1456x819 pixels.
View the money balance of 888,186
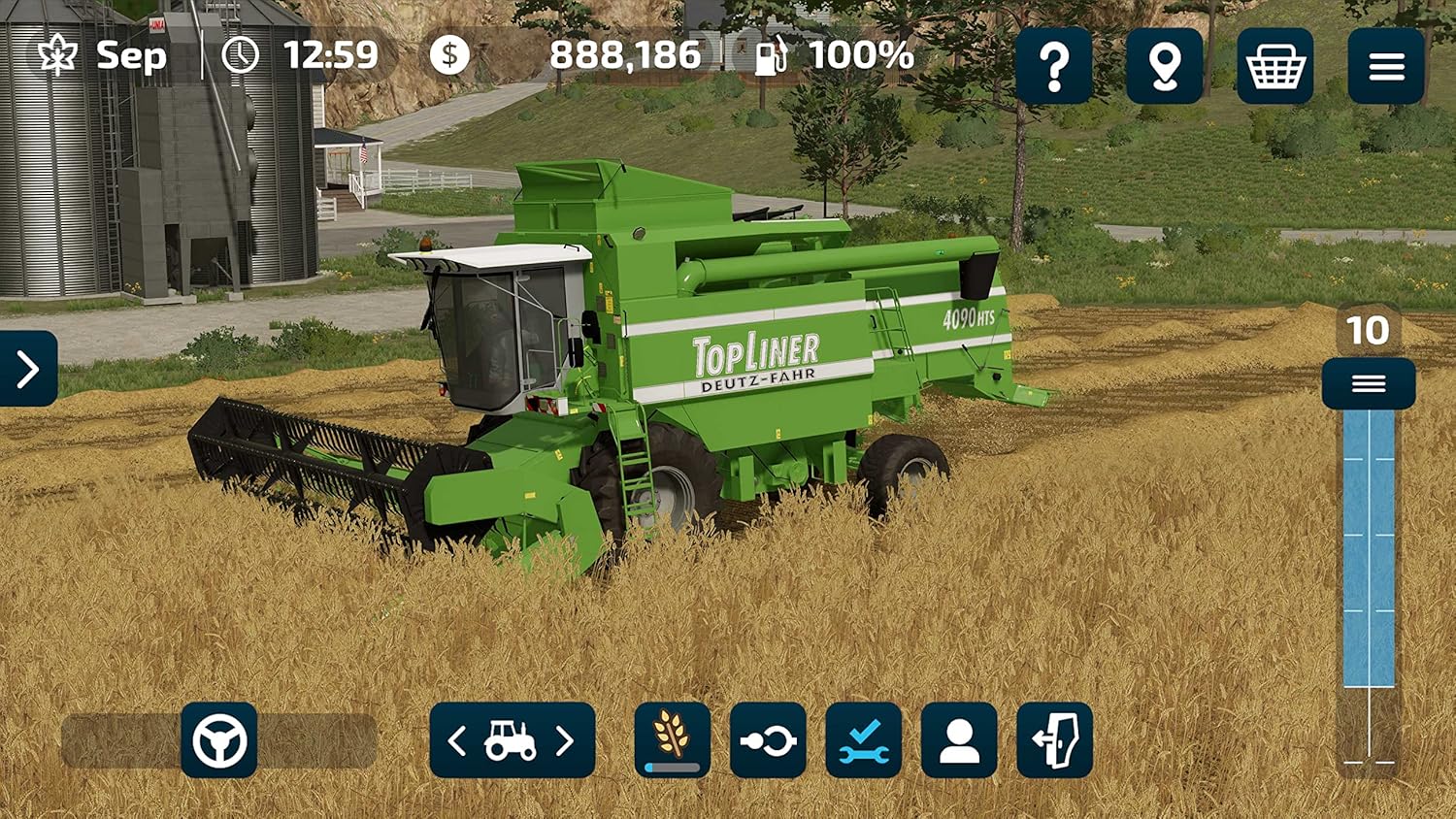tap(626, 55)
